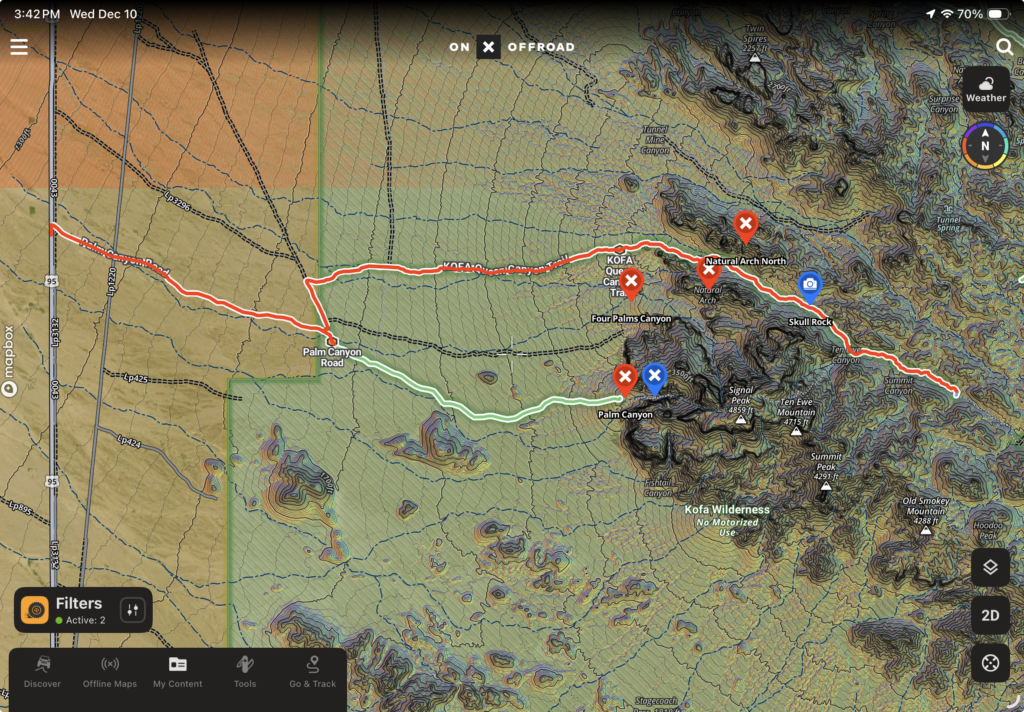Screen dimensions: 1024x712
Task: Tap the north compass indicator
Action: (x=985, y=146)
